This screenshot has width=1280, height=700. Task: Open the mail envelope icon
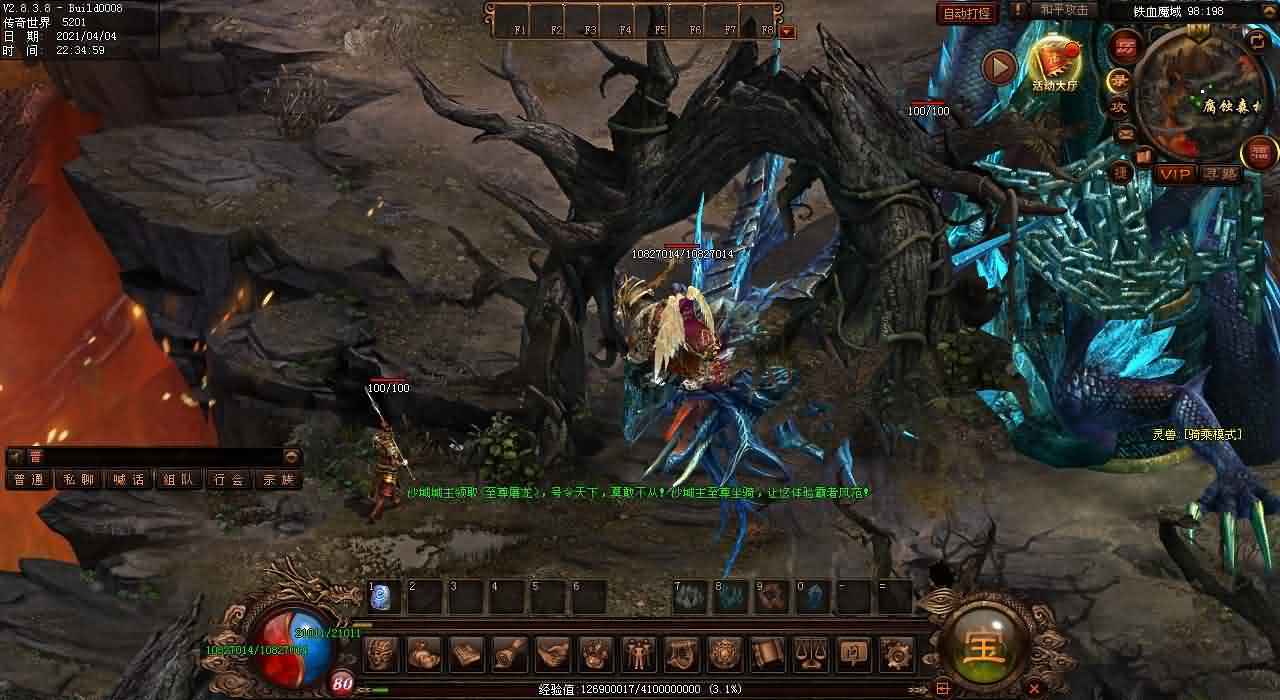point(1125,133)
